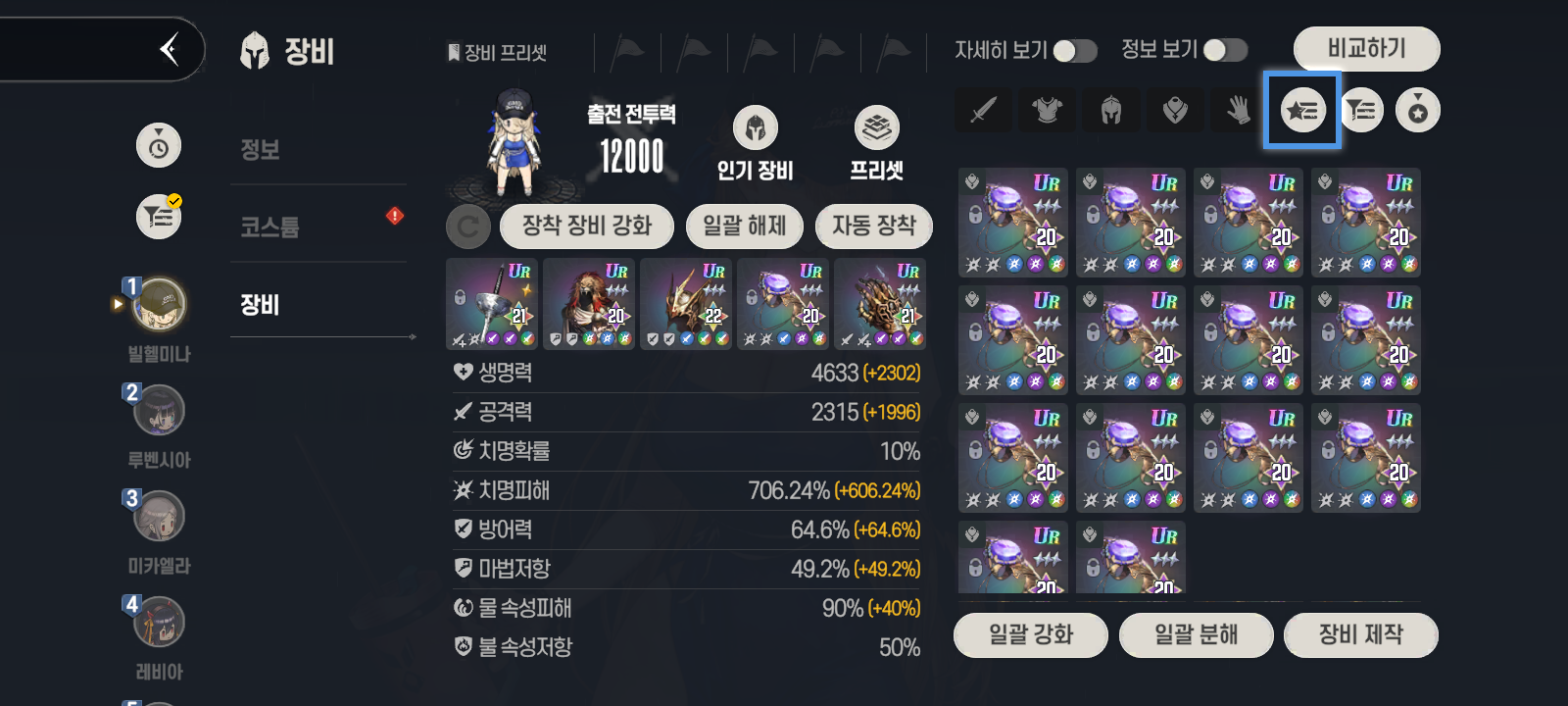Select the equipped level 22 helmet slot
The image size is (1568, 706).
pos(685,304)
